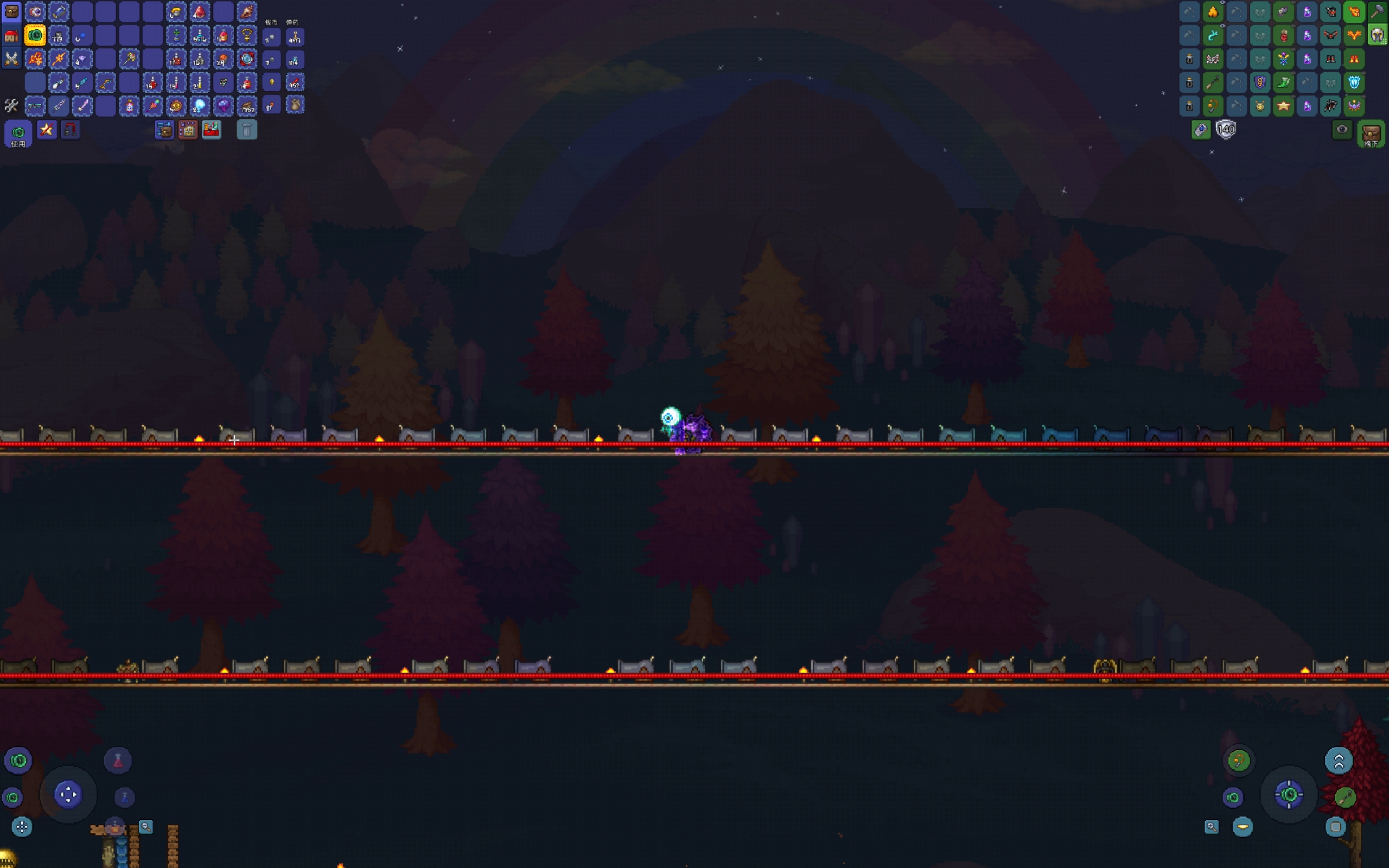Pick the money trough piggy bank button

[x=188, y=130]
